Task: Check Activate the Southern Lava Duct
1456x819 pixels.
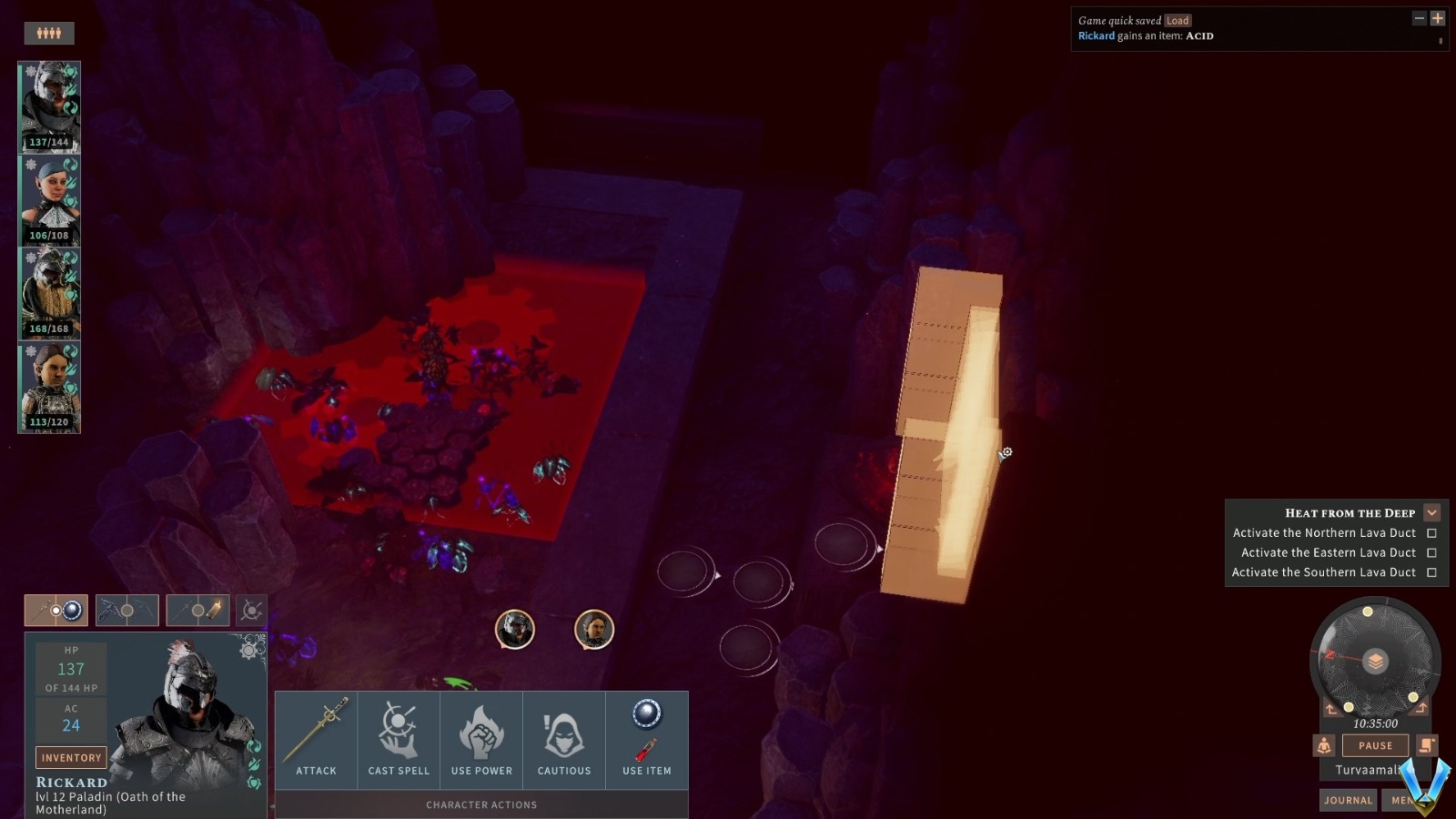Action: (x=1432, y=572)
